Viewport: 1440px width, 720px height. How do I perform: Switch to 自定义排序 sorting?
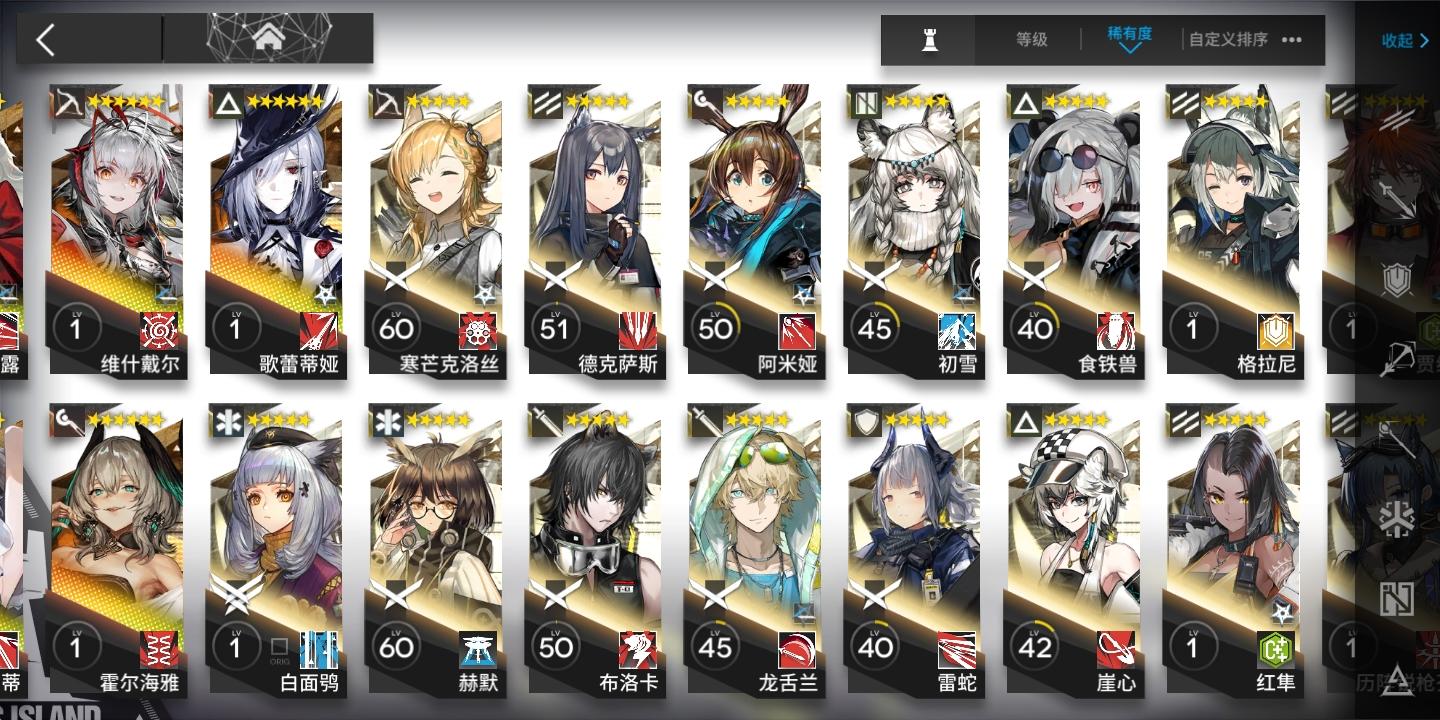click(1228, 40)
